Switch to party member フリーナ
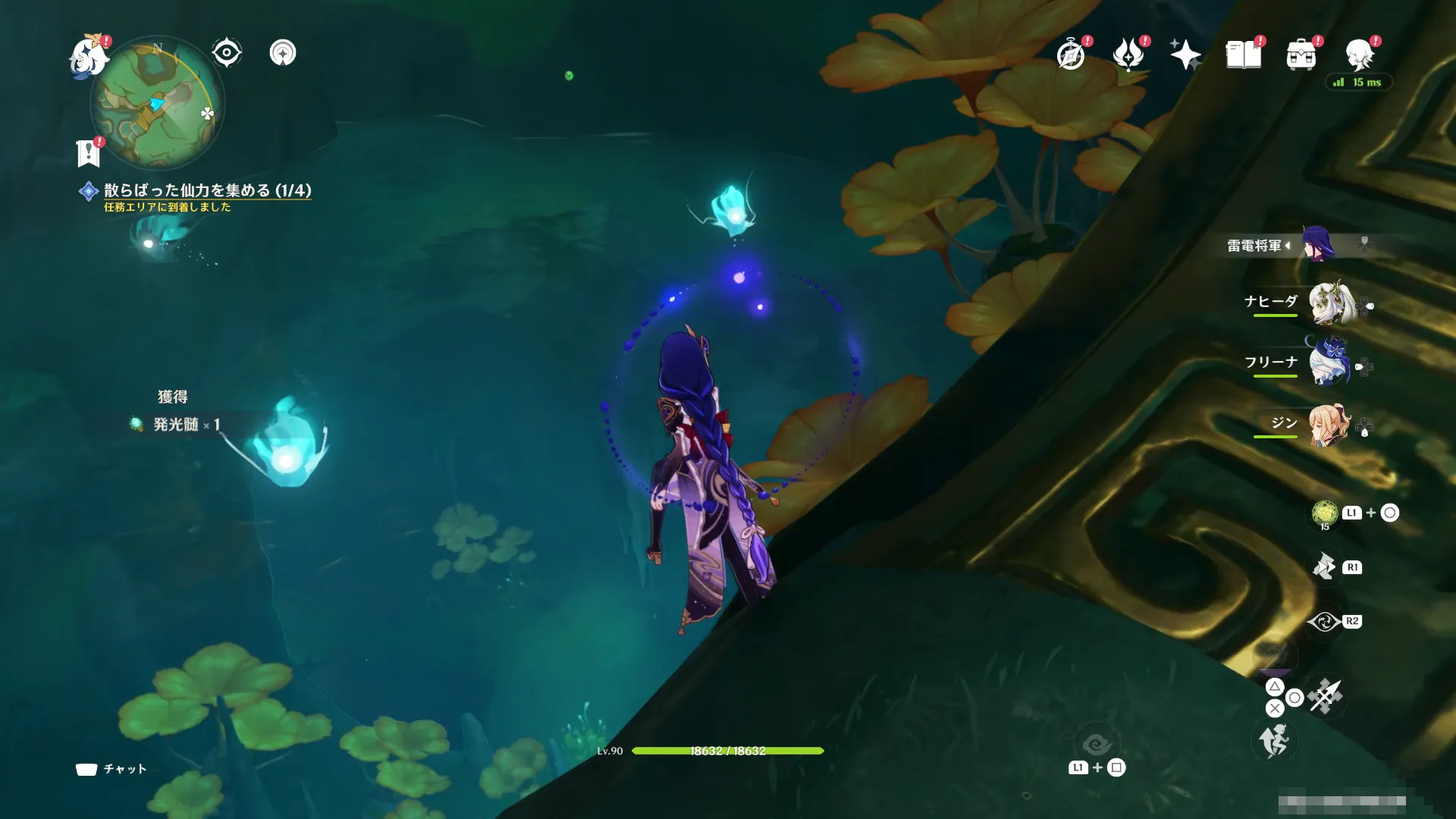Image resolution: width=1456 pixels, height=819 pixels. click(x=1329, y=362)
